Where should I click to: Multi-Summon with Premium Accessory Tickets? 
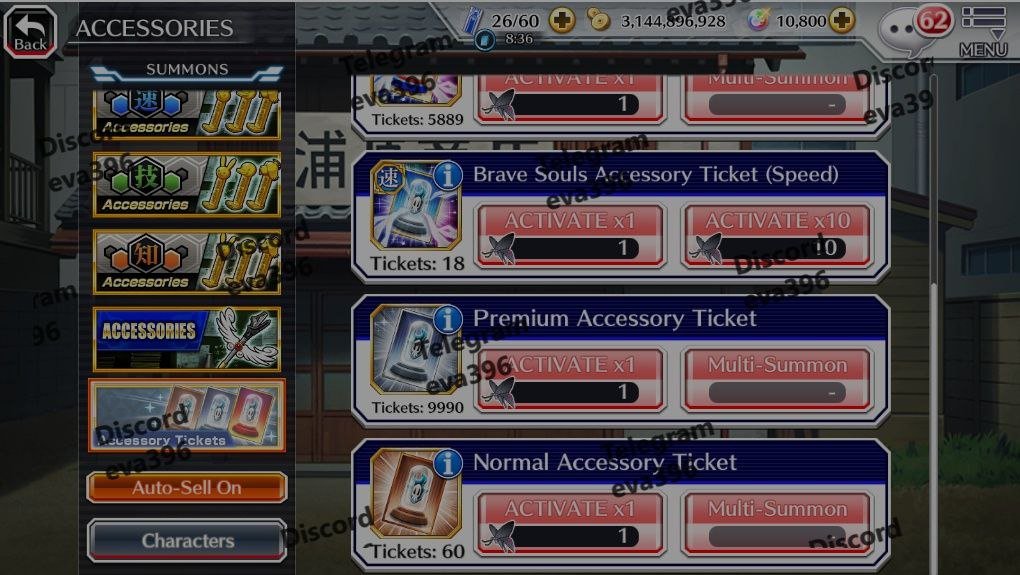[777, 380]
